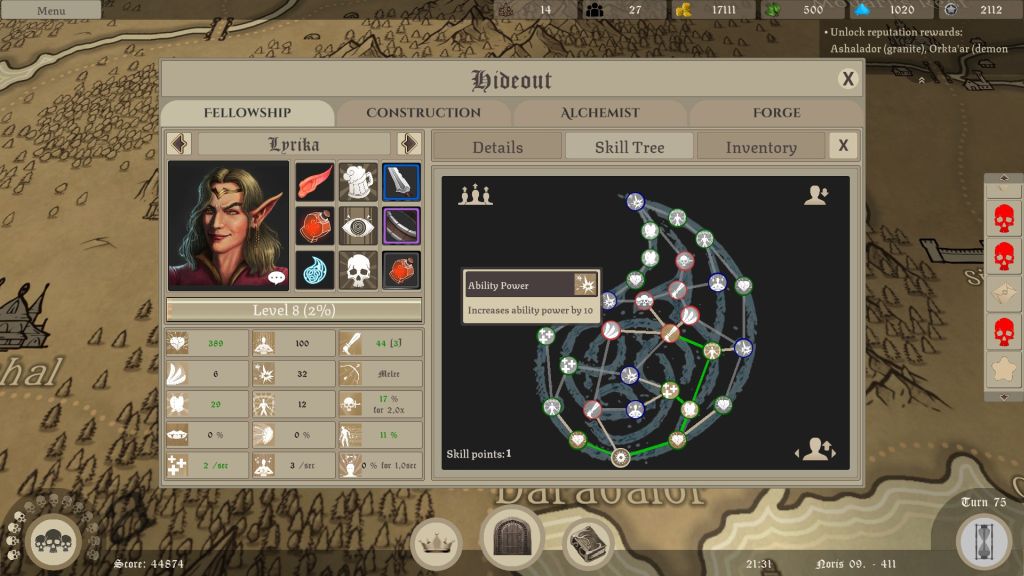Screen dimensions: 1024x576
Task: Switch to the Details tab
Action: tap(497, 147)
